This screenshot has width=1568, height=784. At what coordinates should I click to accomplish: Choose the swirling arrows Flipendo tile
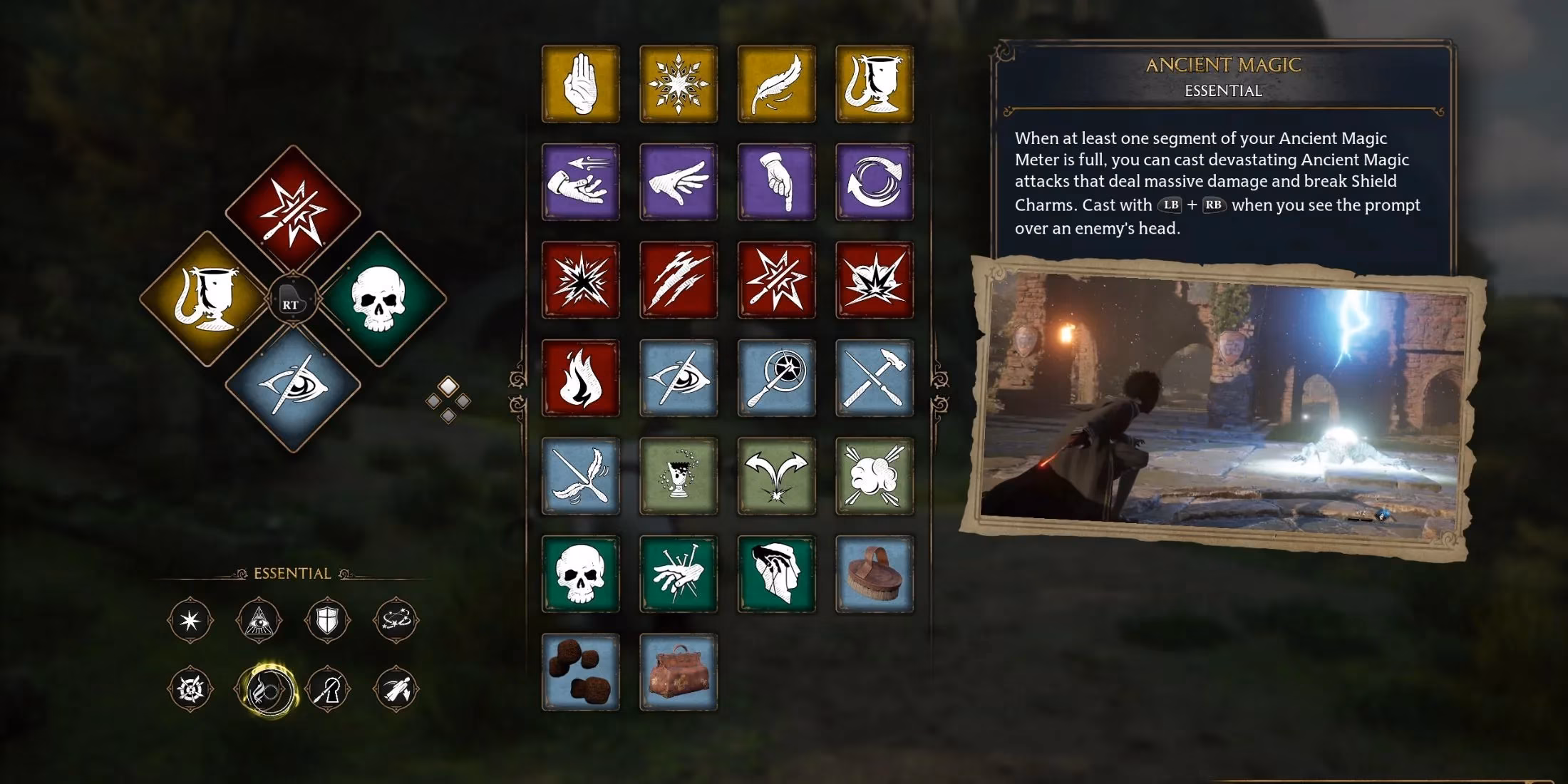coord(875,182)
